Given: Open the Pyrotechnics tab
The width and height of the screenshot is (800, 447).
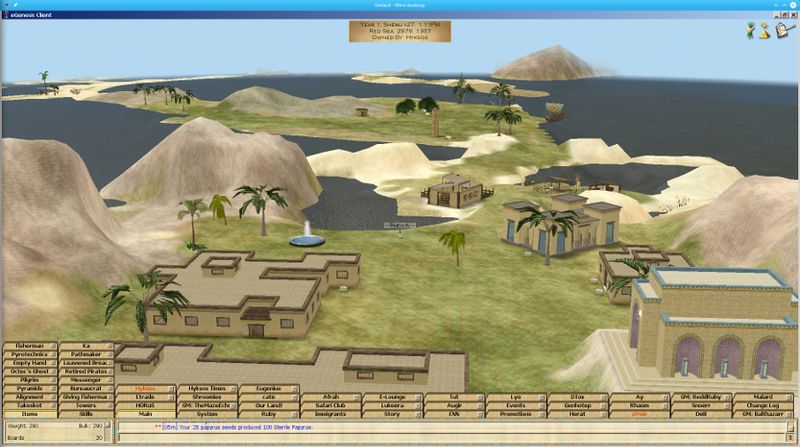Looking at the screenshot, I should click(x=29, y=354).
